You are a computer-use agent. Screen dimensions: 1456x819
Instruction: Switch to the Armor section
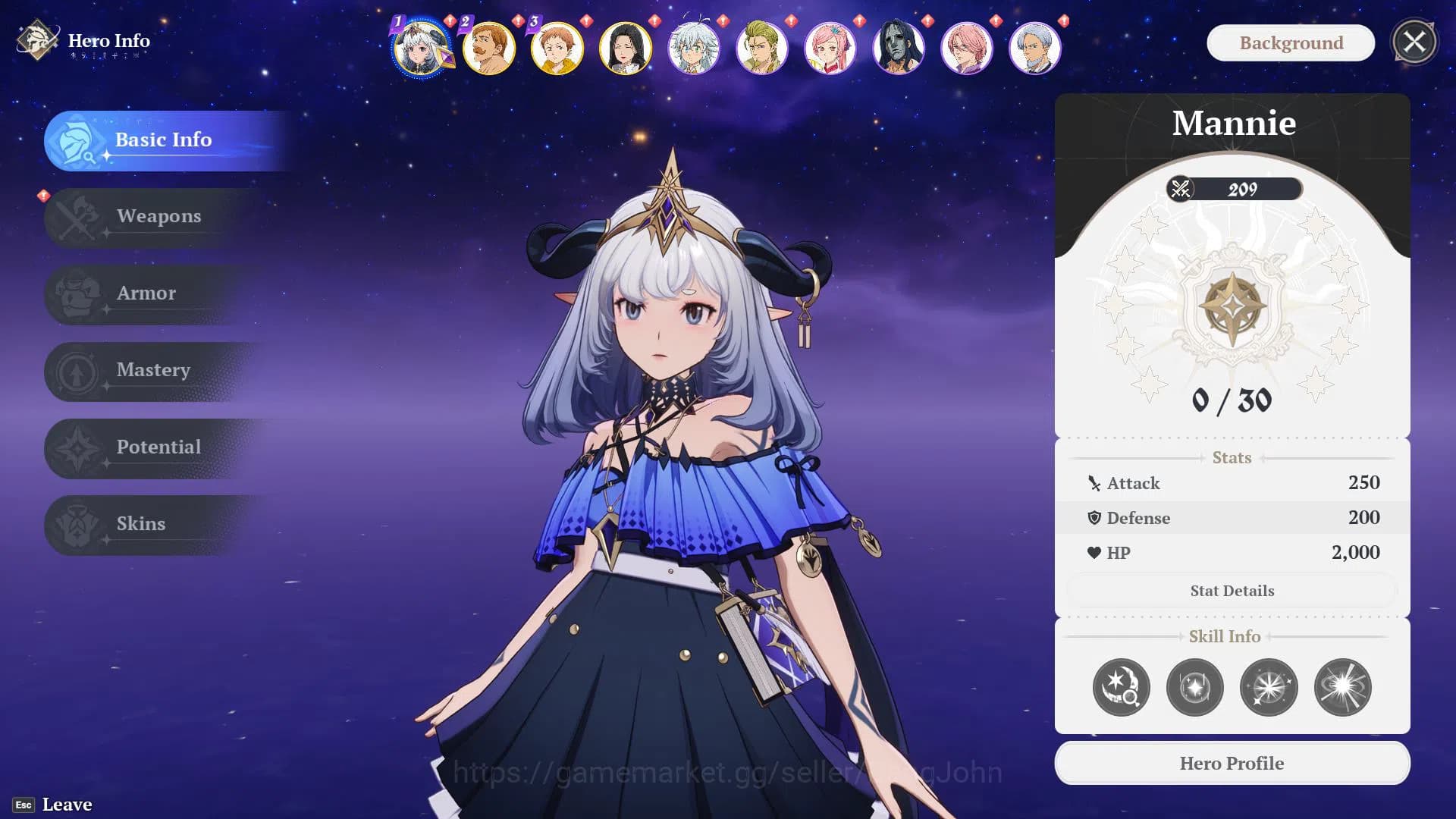tap(146, 293)
